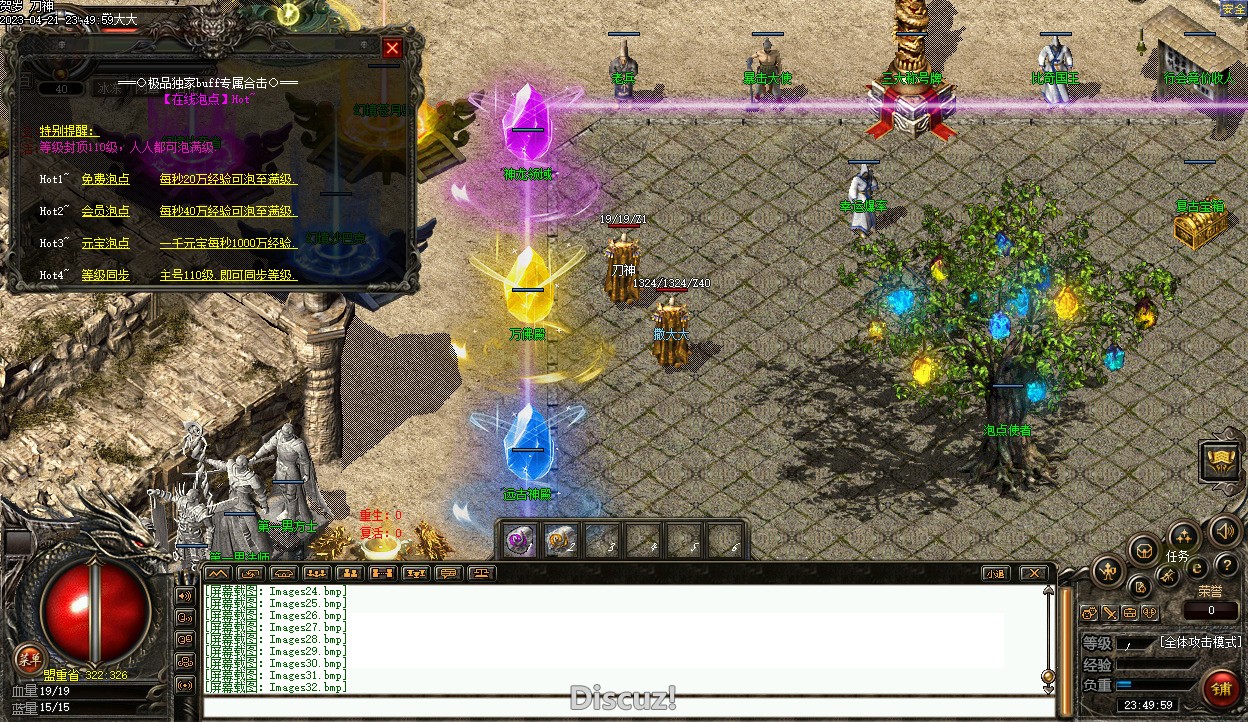
Task: Close the chat panel with its X button
Action: 1033,573
